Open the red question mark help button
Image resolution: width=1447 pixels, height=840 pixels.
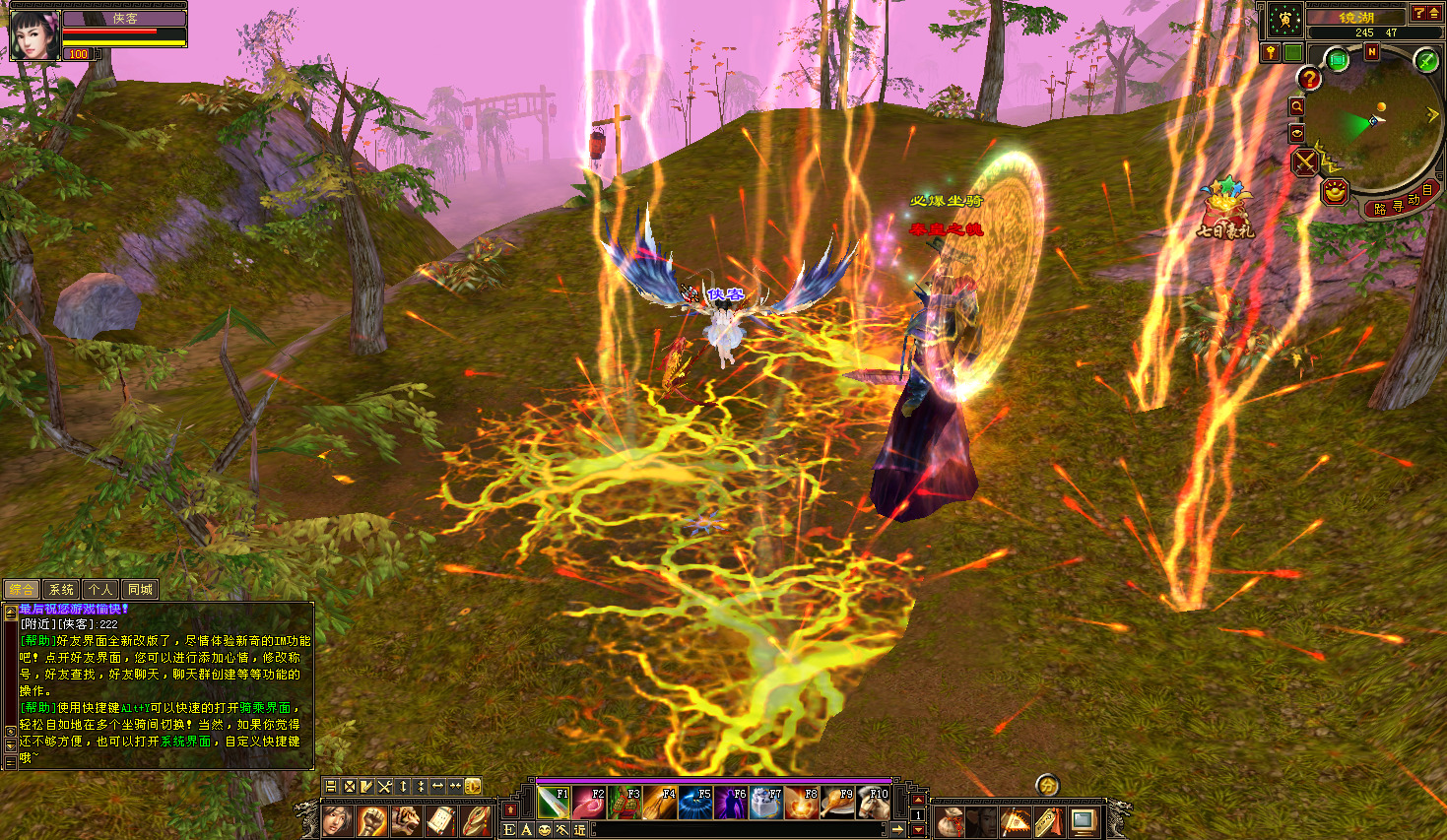(x=1309, y=79)
